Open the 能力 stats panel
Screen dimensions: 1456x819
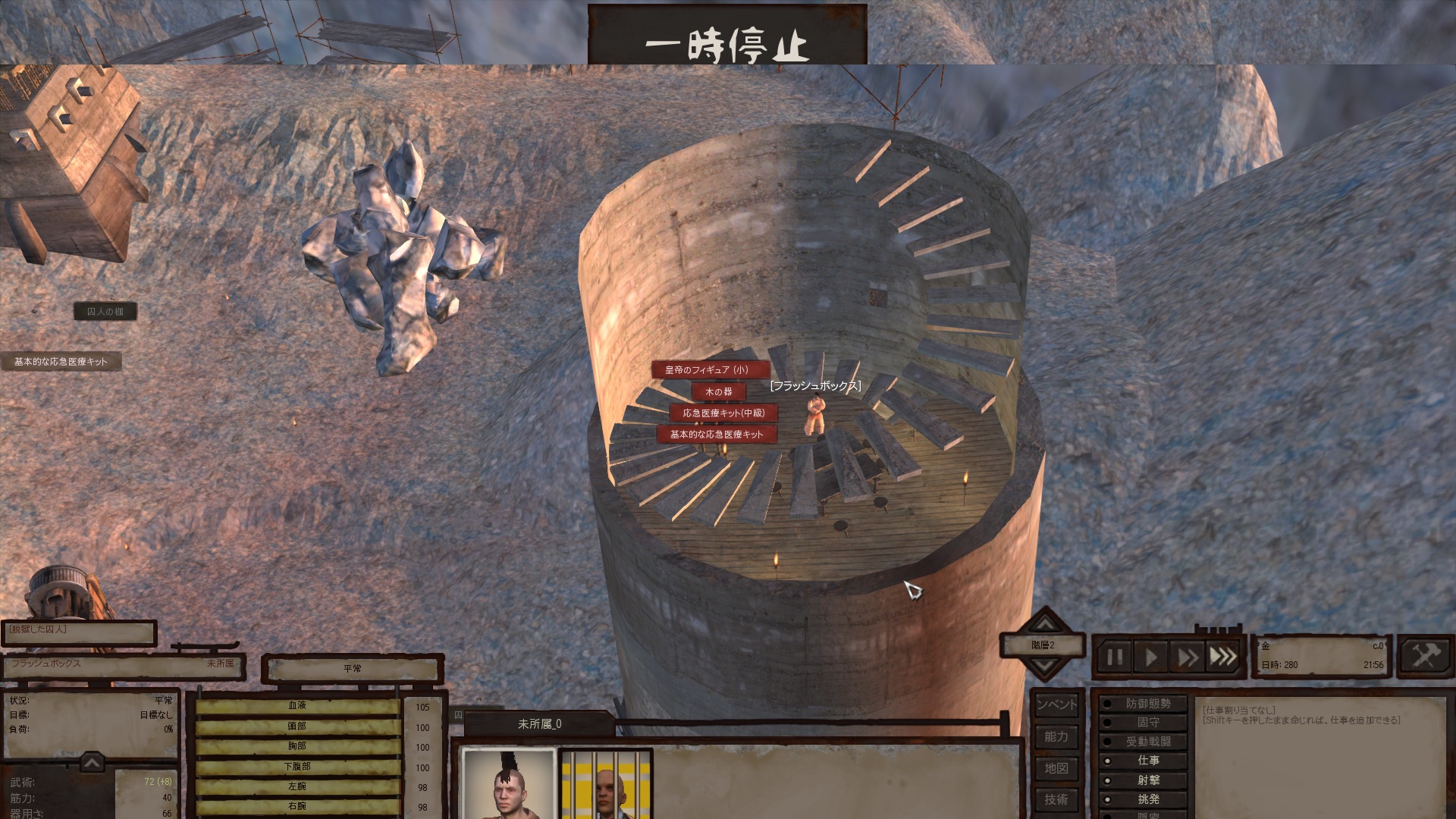point(1056,736)
